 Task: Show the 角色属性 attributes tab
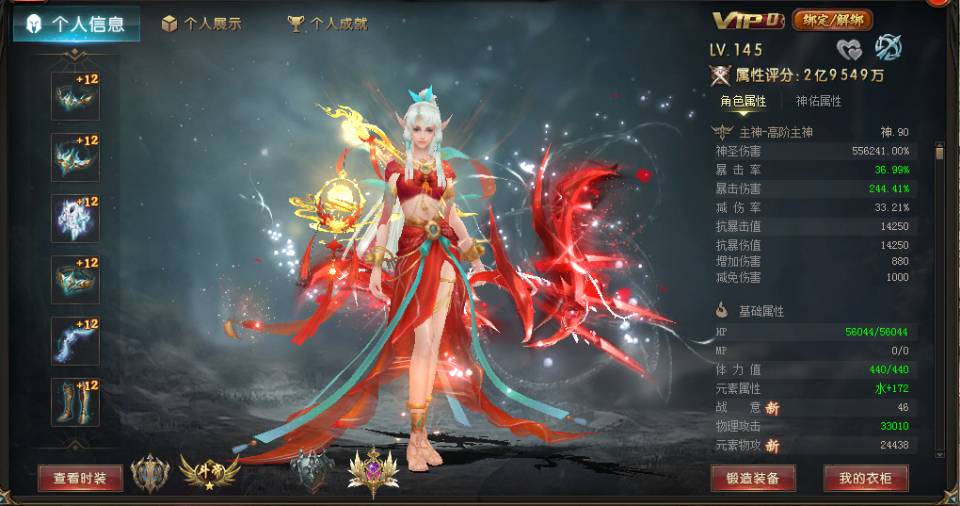pos(743,101)
